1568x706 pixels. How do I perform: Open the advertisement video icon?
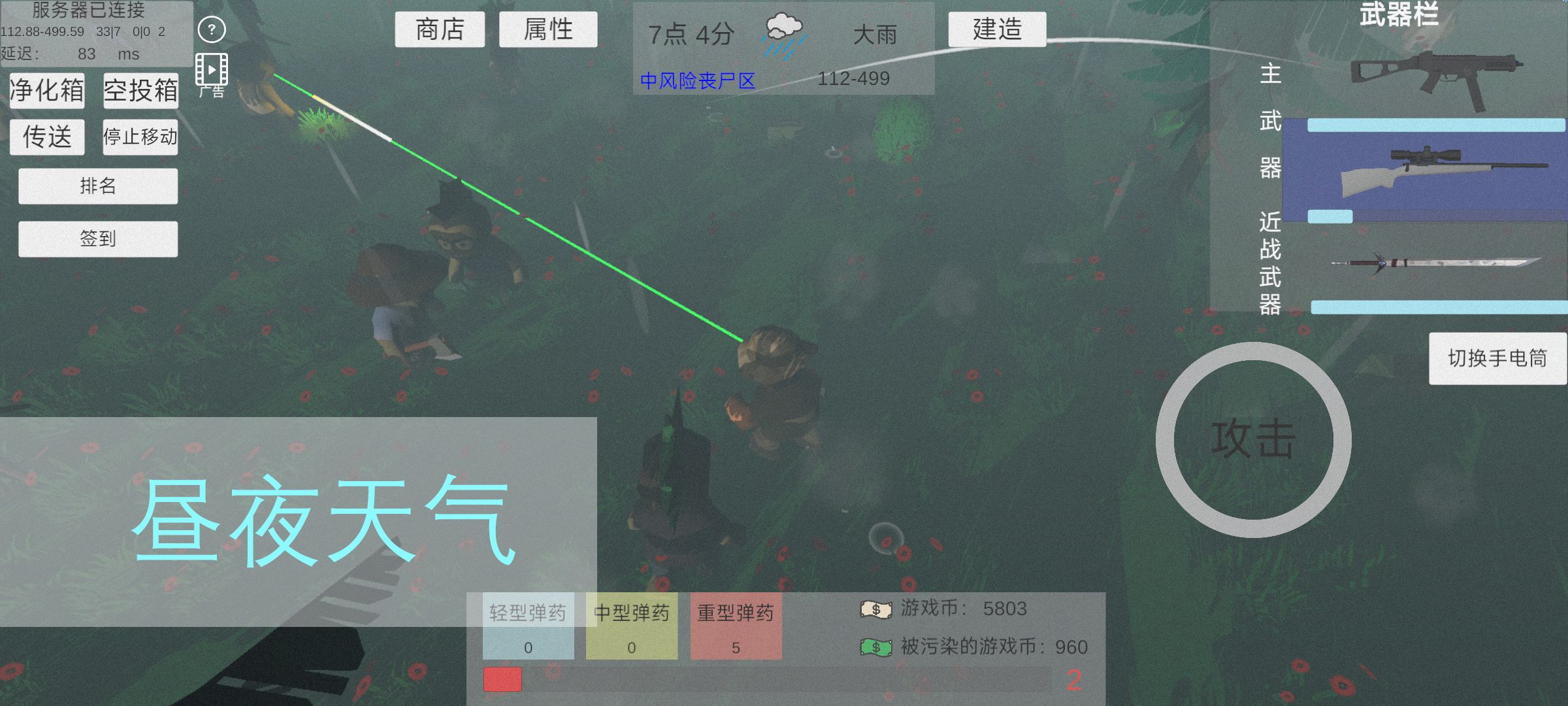(210, 69)
